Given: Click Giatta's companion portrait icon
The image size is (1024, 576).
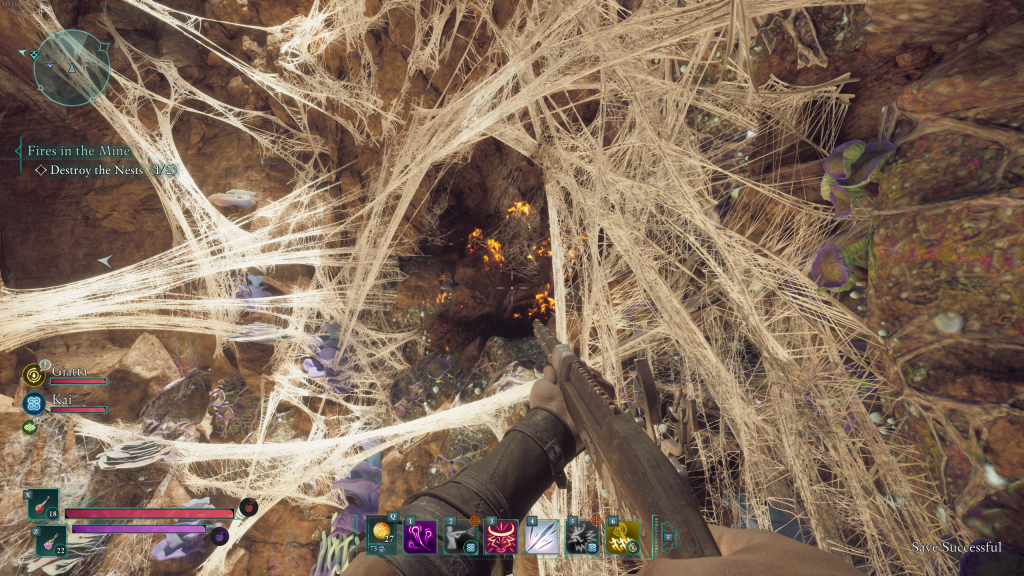Looking at the screenshot, I should [x=33, y=375].
